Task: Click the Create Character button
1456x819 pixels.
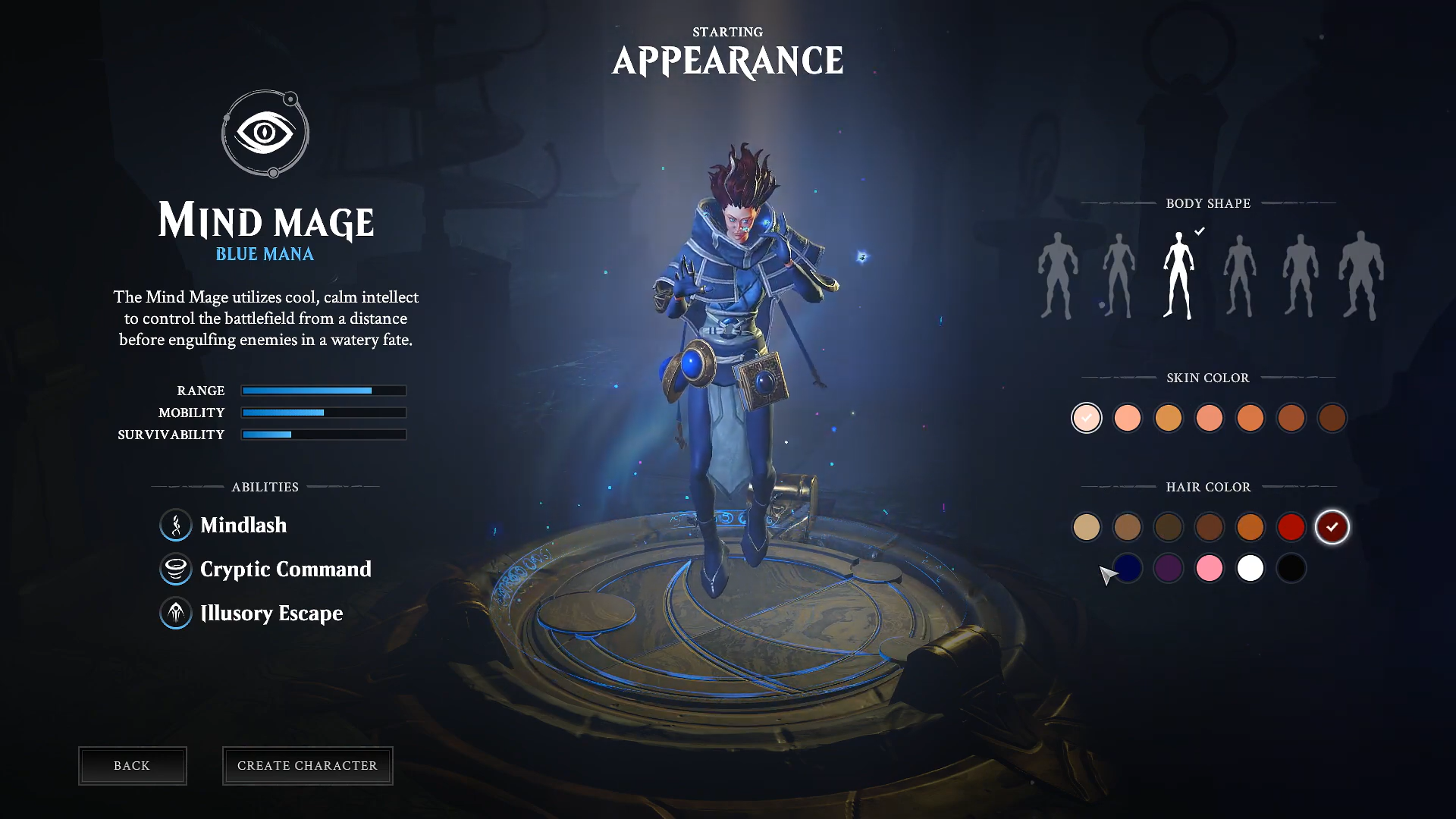Action: 307,766
